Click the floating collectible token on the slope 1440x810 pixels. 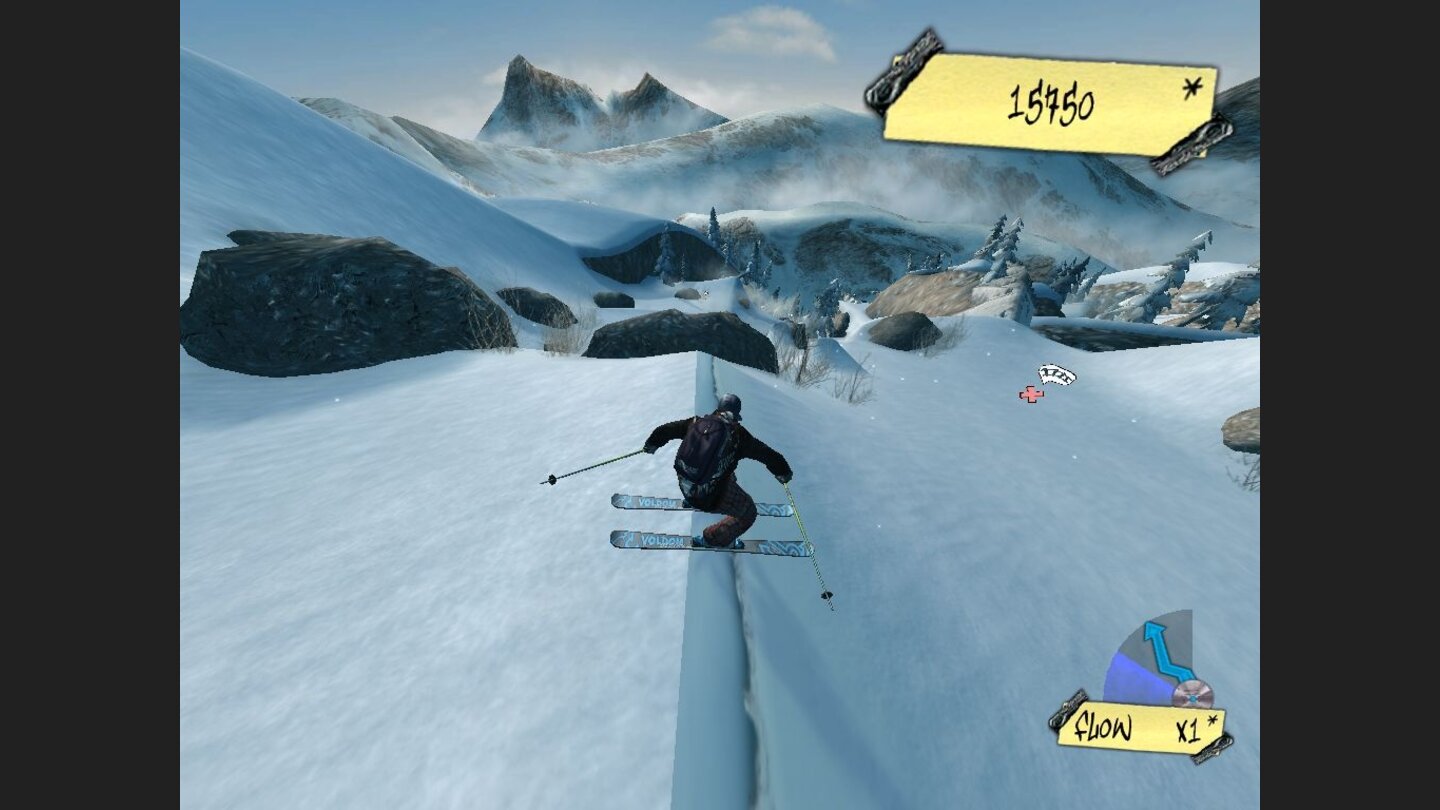tap(1057, 375)
